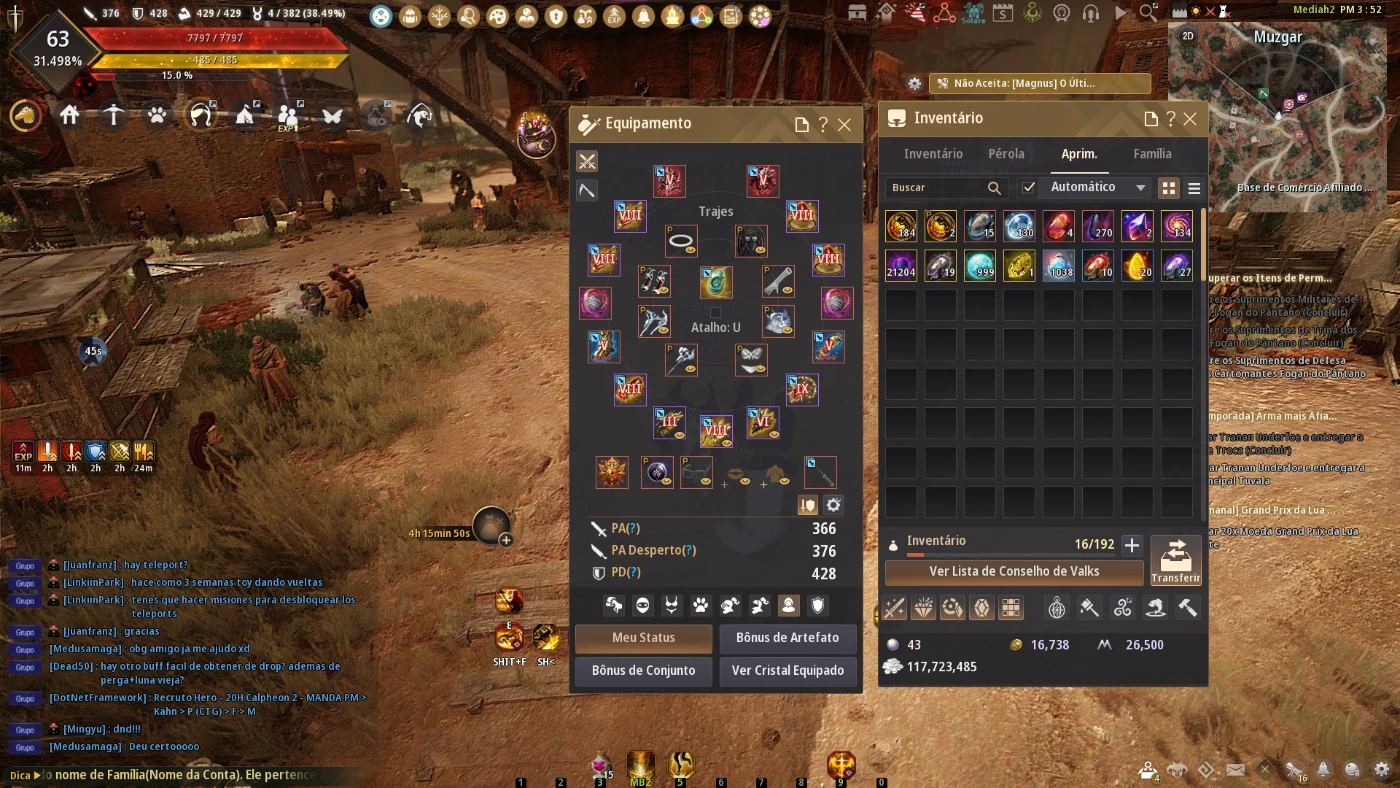1400x788 pixels.
Task: Show Bônus de Artefato
Action: [x=787, y=638]
